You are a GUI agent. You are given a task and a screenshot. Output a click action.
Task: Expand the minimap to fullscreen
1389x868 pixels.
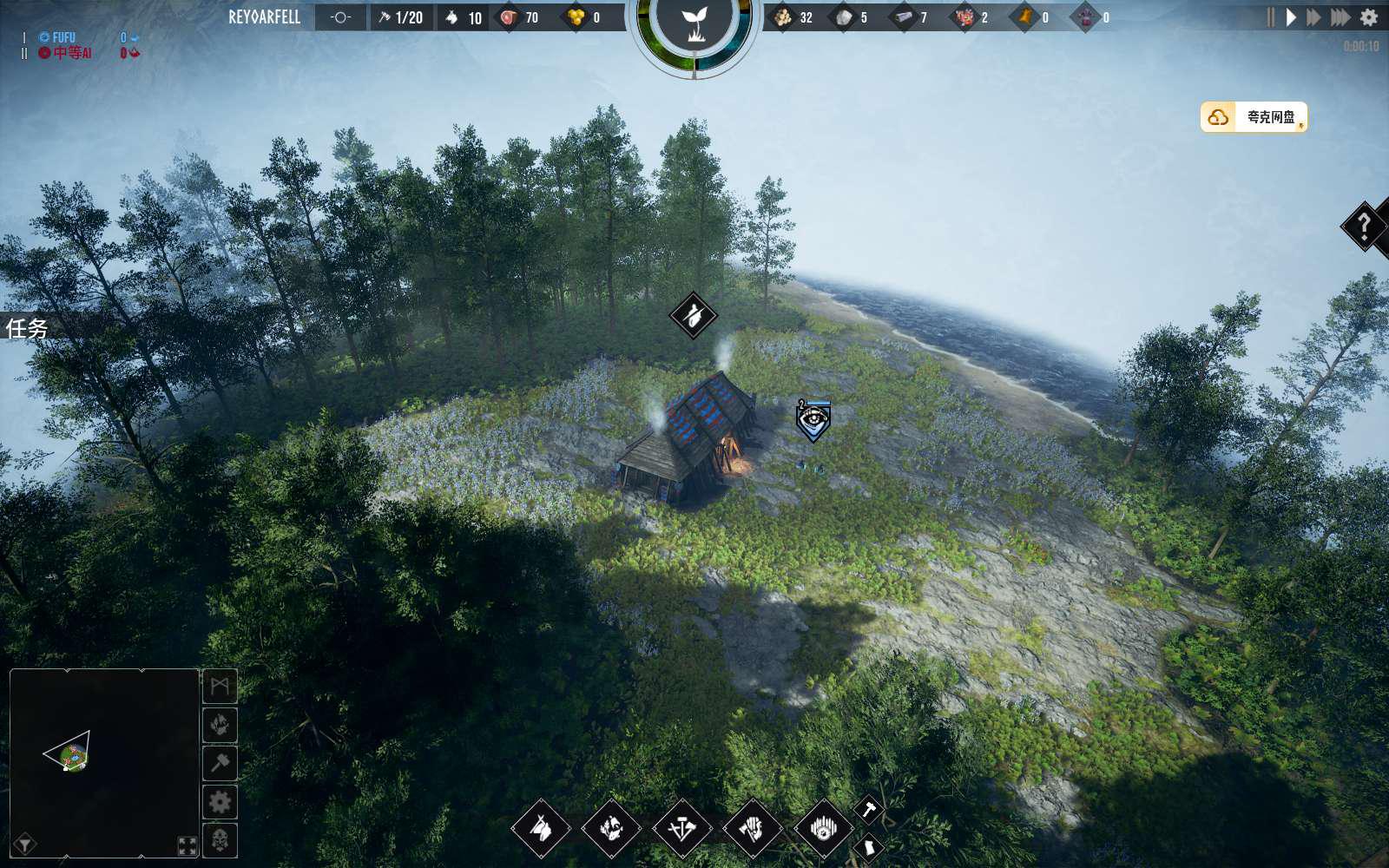187,845
